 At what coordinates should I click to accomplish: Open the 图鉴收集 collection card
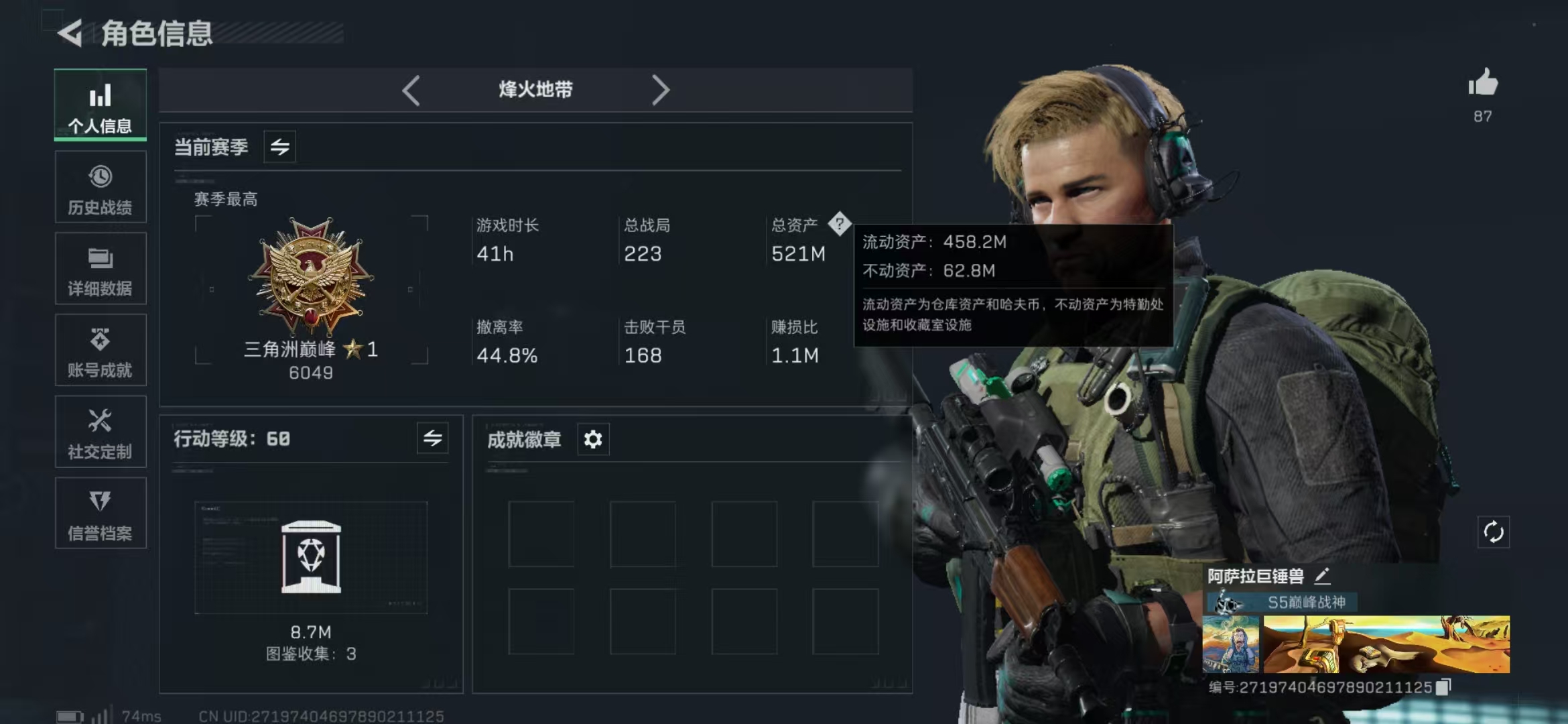coord(311,558)
